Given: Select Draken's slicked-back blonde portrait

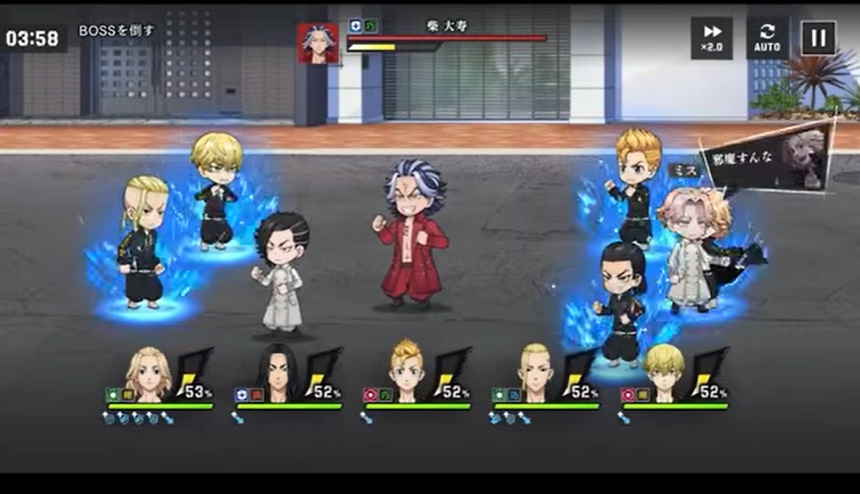Looking at the screenshot, I should click(x=535, y=373).
